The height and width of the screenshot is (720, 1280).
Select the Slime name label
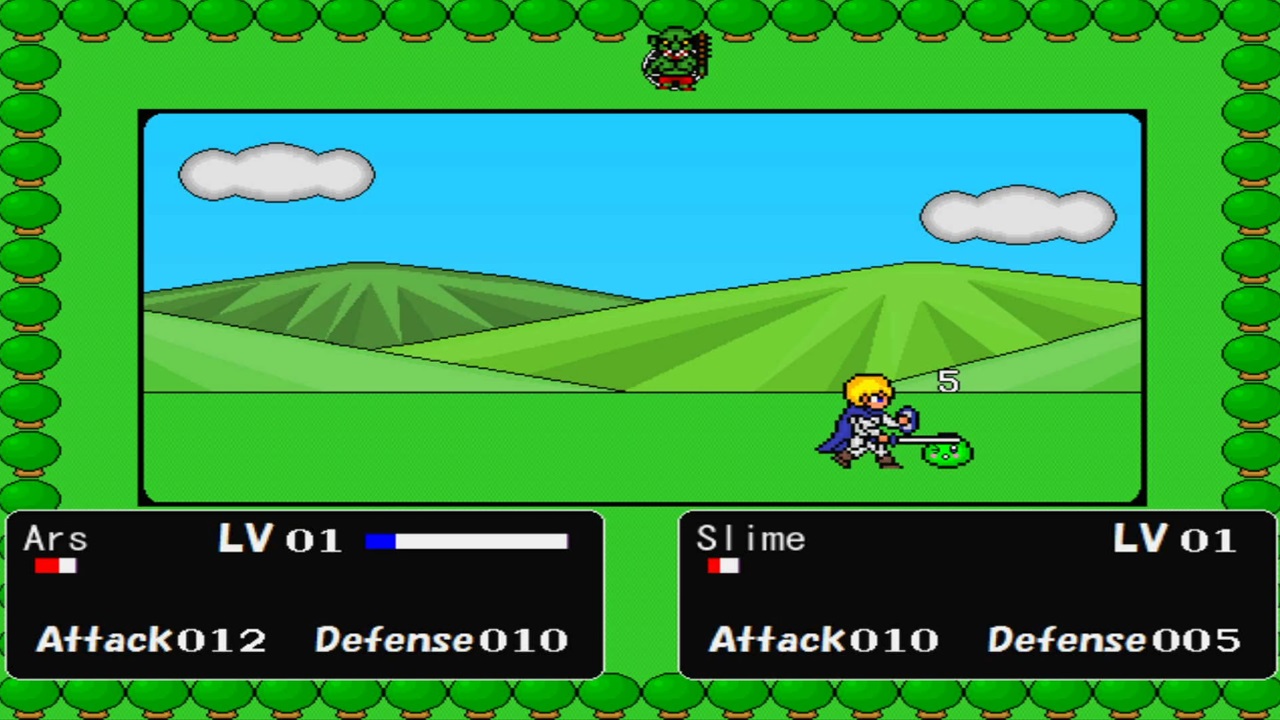point(750,540)
